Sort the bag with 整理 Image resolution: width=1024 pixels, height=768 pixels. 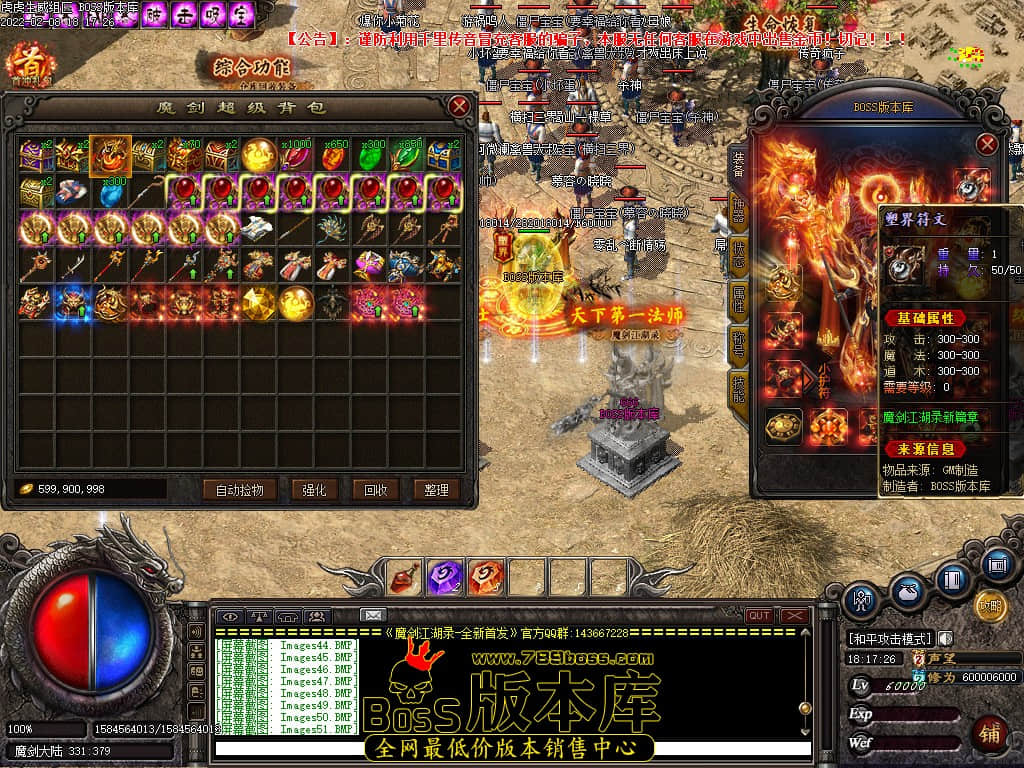436,490
